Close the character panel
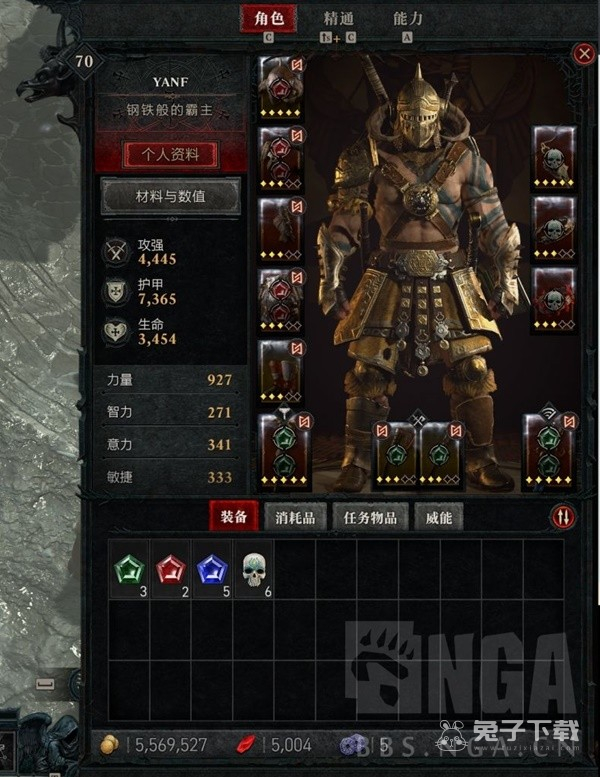The height and width of the screenshot is (777, 600). 583,54
